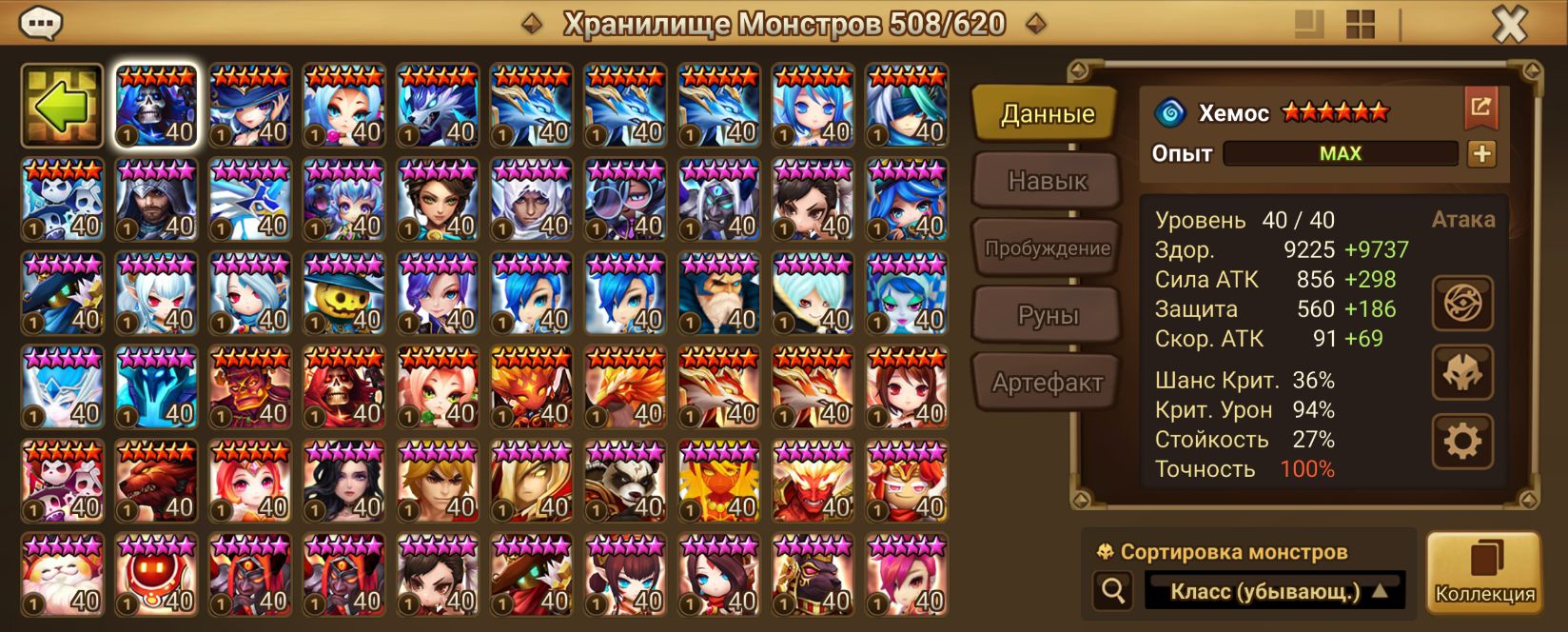The image size is (1568, 632).
Task: Open the gear settings icon
Action: coord(1462,442)
